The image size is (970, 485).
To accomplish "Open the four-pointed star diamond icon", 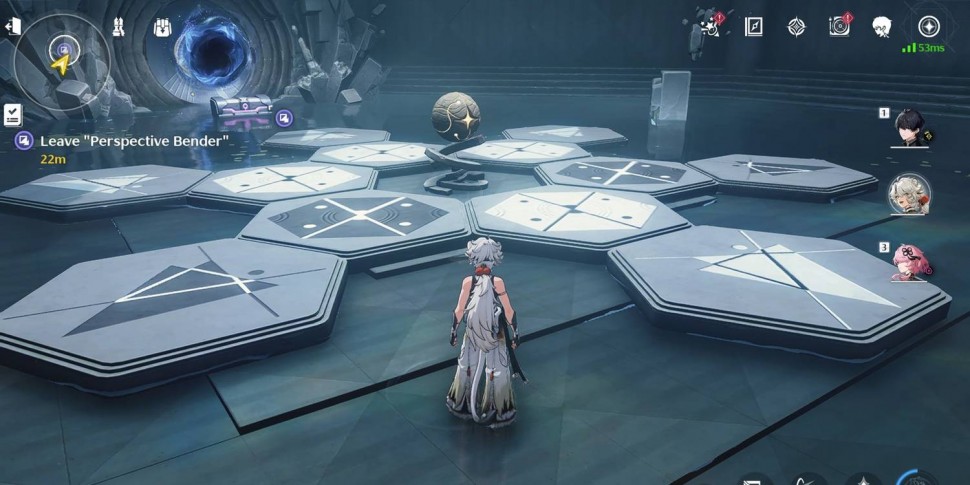I will (796, 27).
